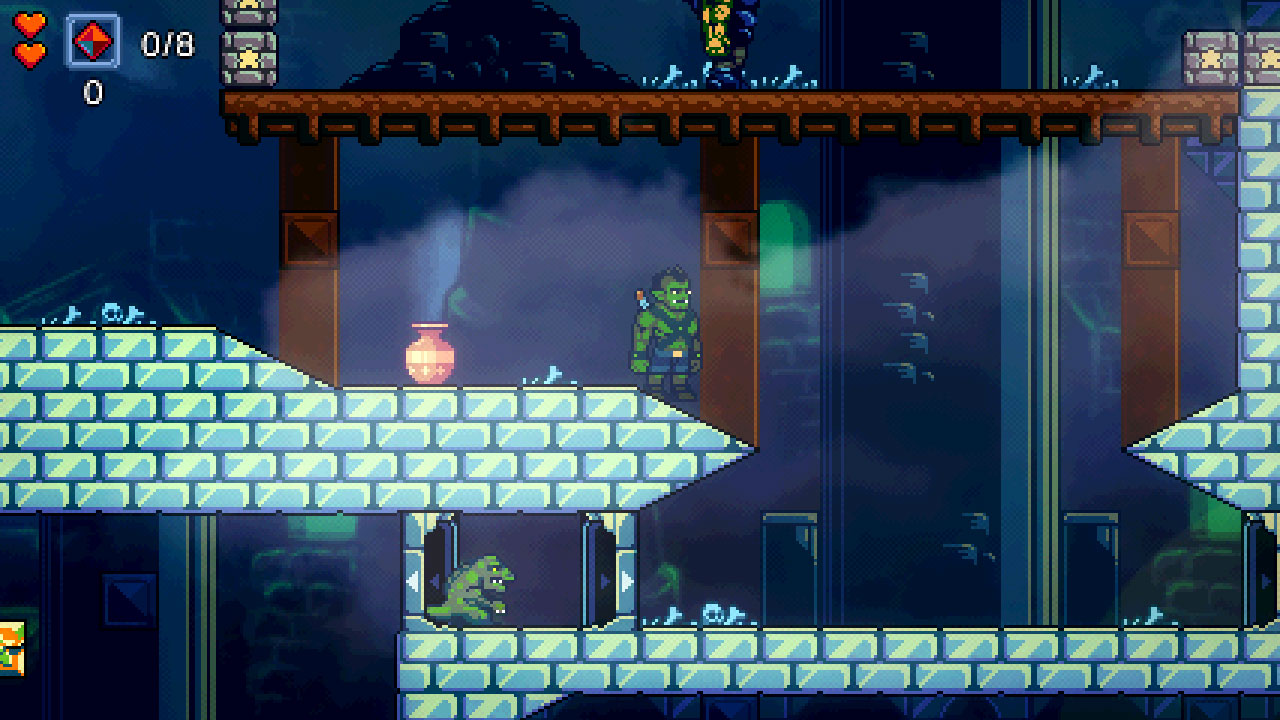
Task: Click the character legs at the top edge
Action: click(716, 30)
